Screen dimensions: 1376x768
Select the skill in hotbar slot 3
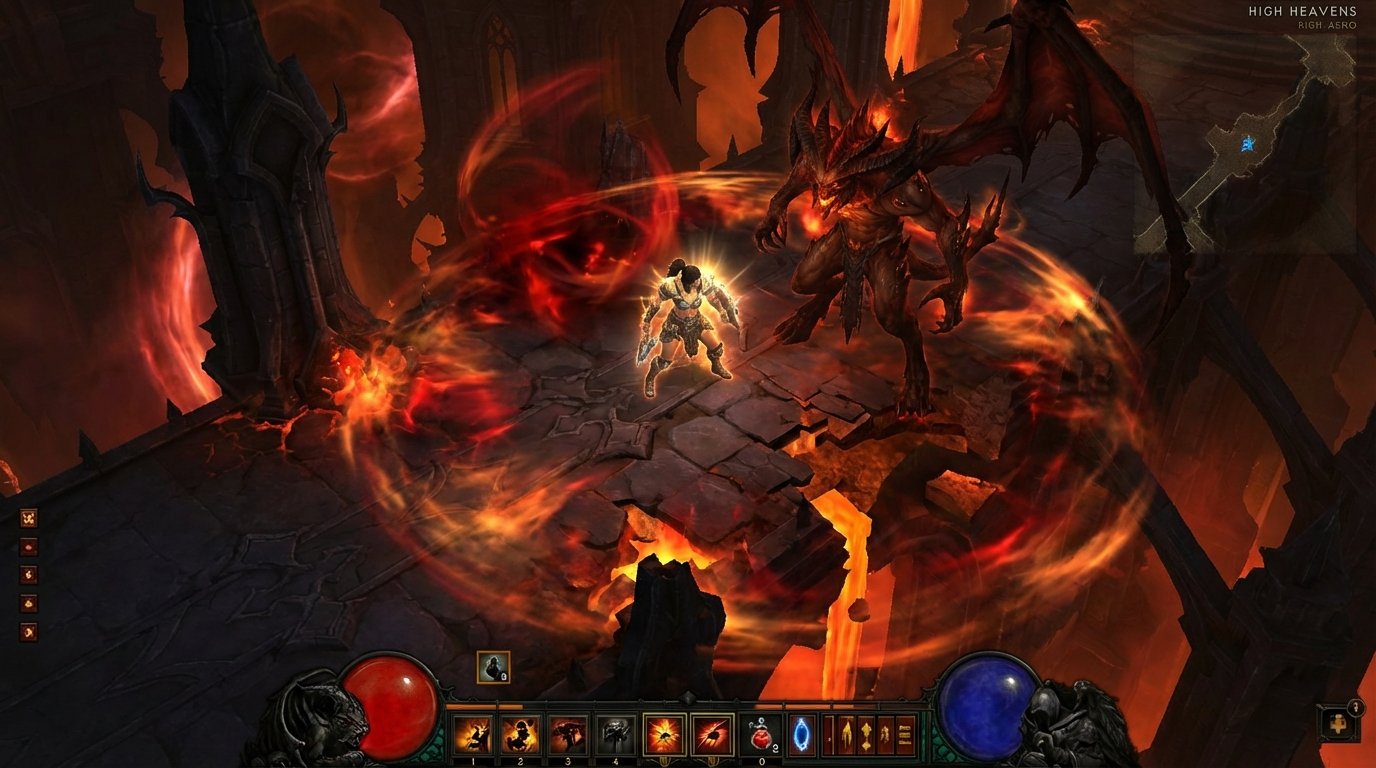(x=567, y=732)
